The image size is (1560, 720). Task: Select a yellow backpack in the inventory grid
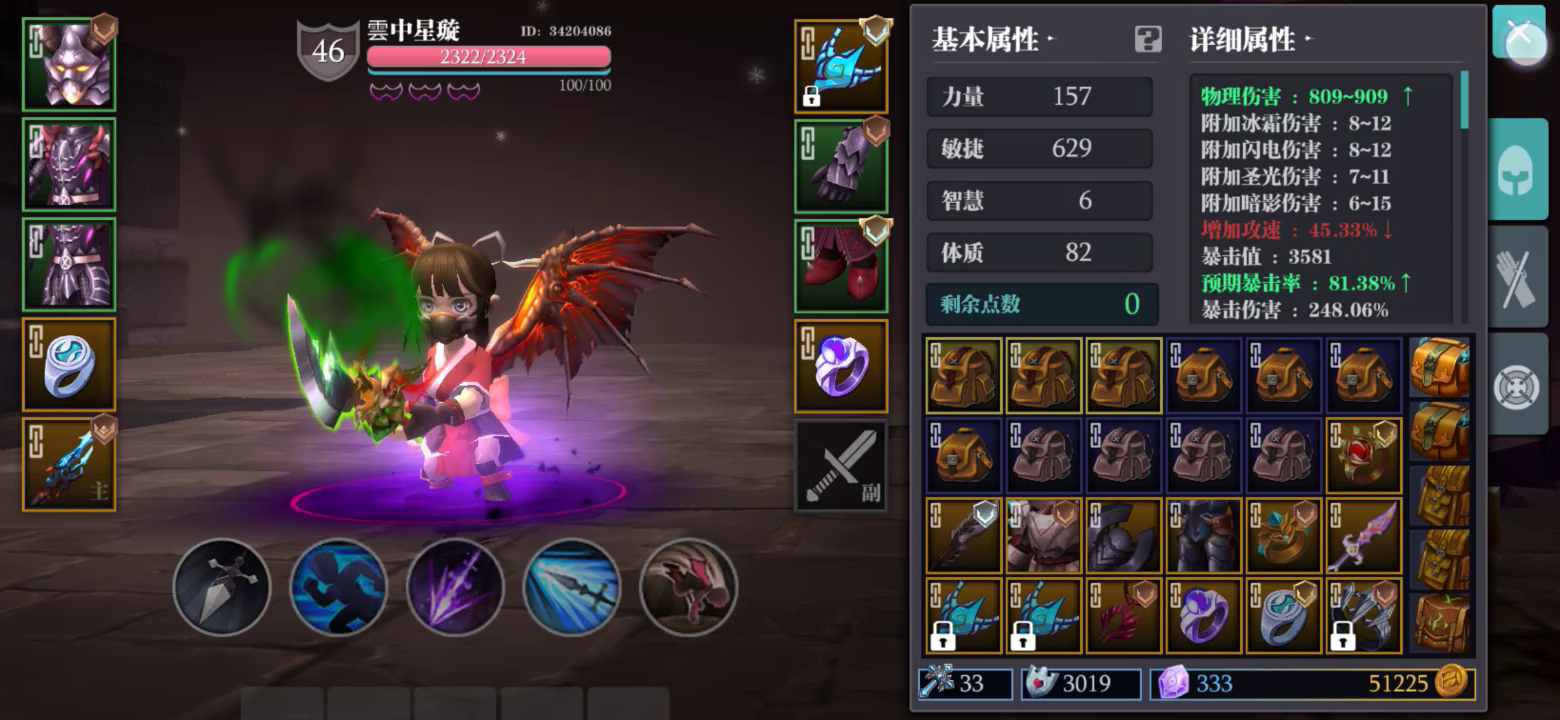(x=963, y=375)
